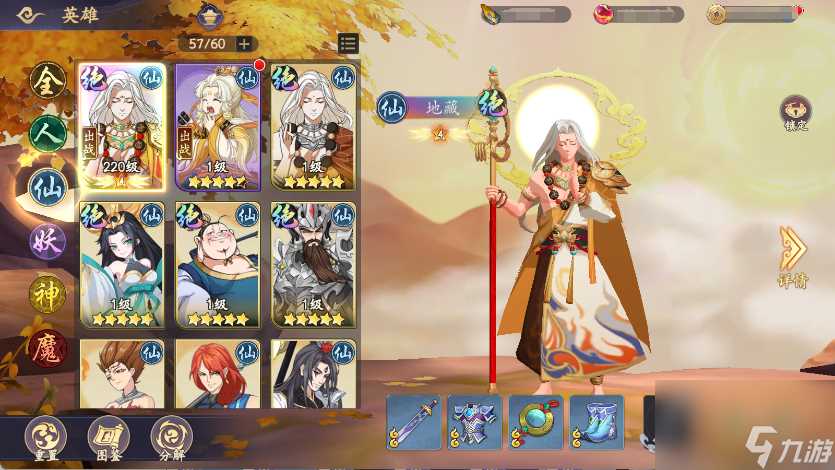This screenshot has width=835, height=470.
Task: Choose the 仙 (Immortal) faction tab
Action: tap(47, 187)
